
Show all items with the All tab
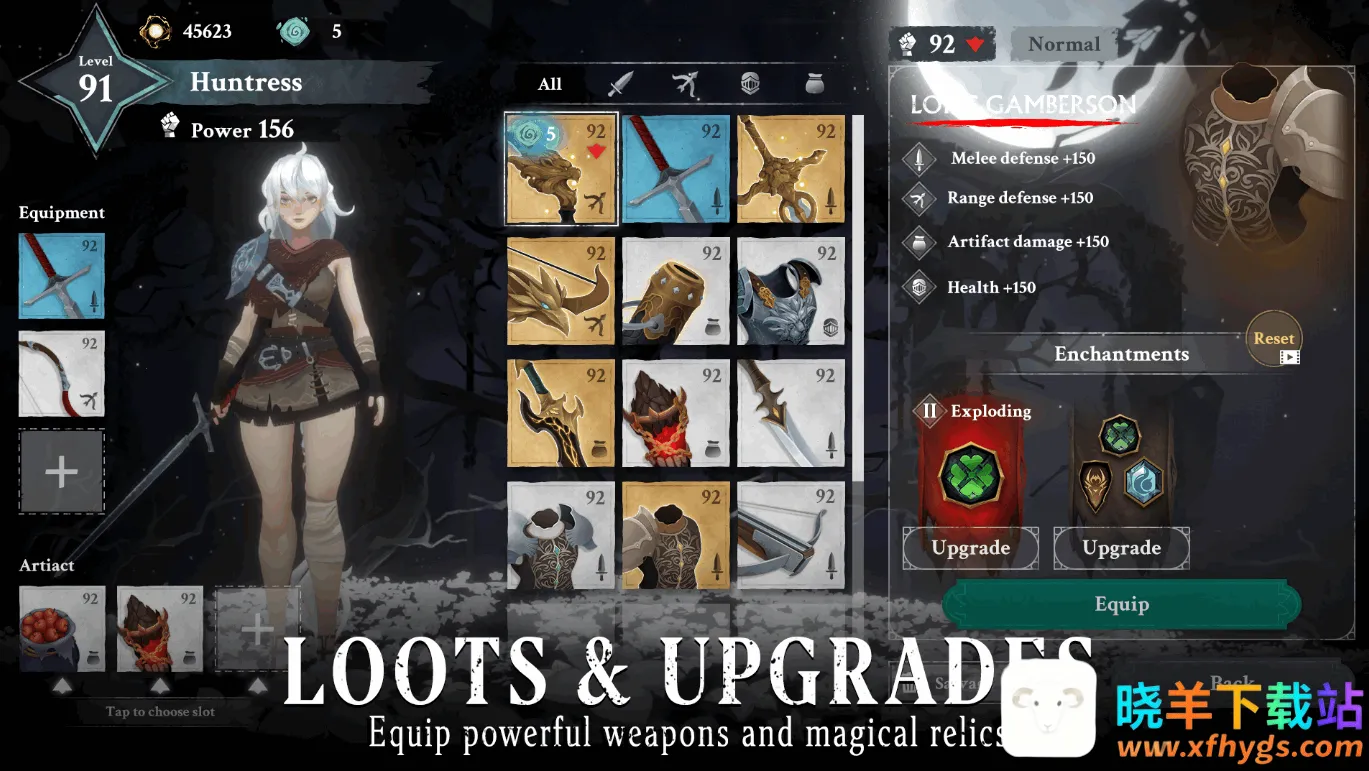tap(550, 84)
